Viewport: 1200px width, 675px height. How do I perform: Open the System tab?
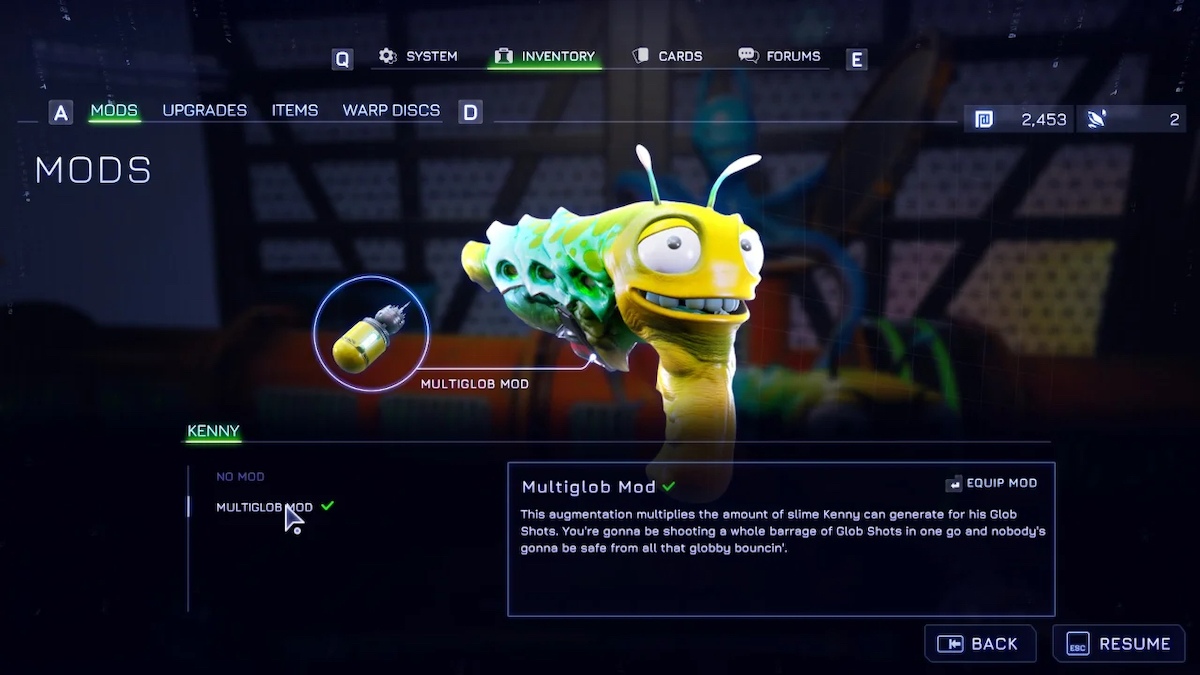pyautogui.click(x=418, y=57)
